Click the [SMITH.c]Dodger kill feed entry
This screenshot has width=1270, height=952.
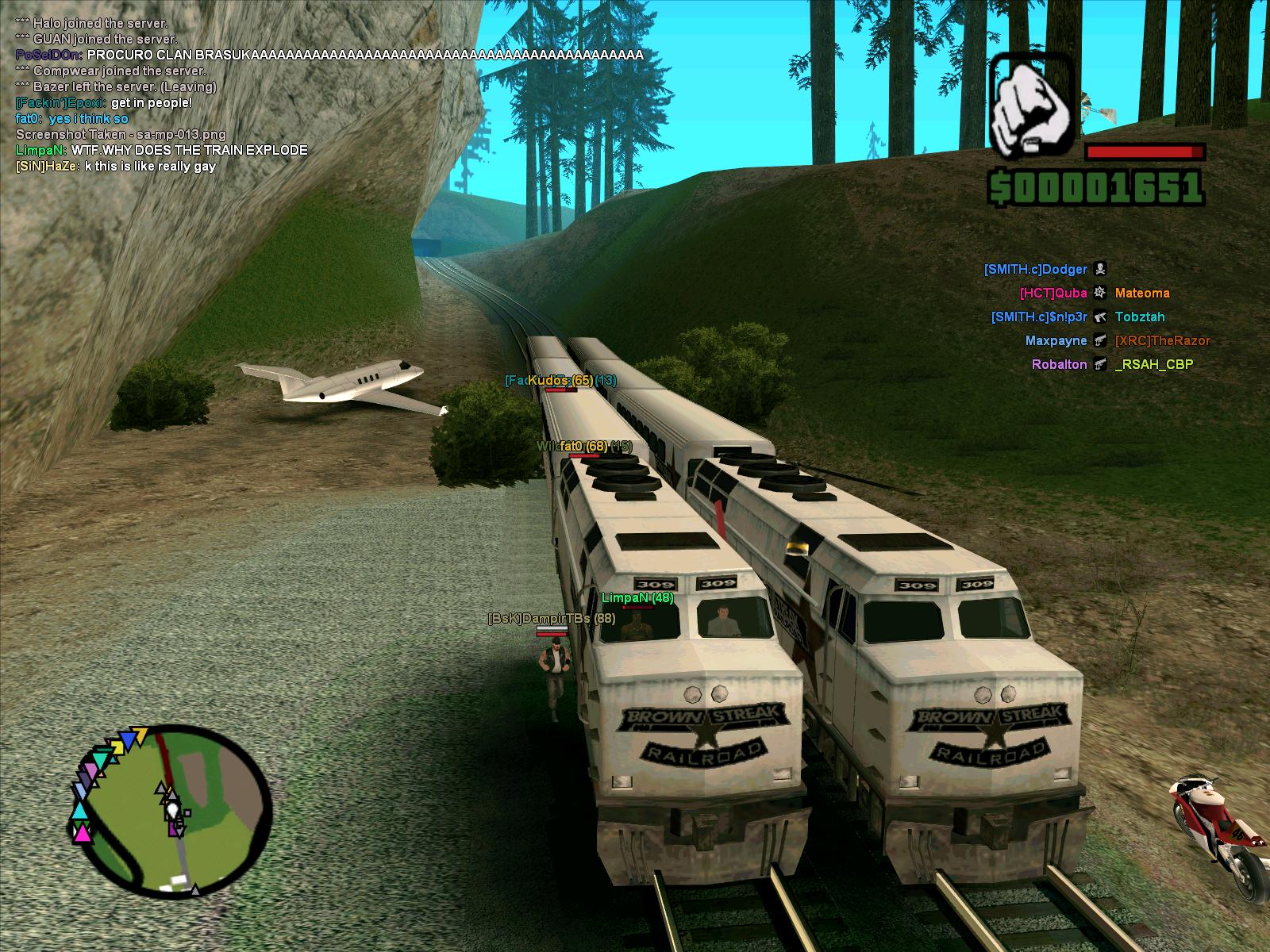click(1035, 270)
